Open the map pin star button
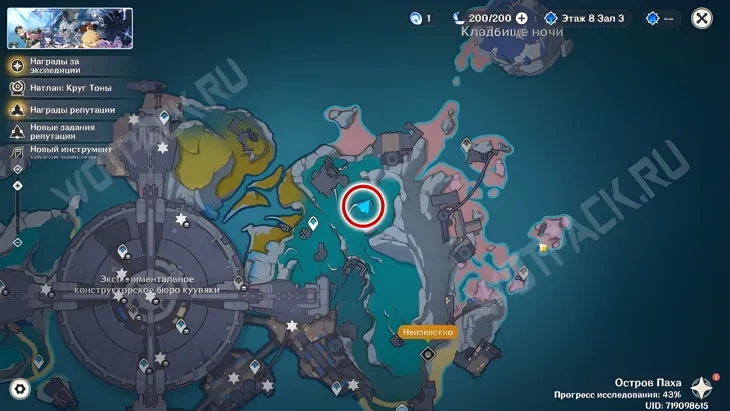 (703, 388)
